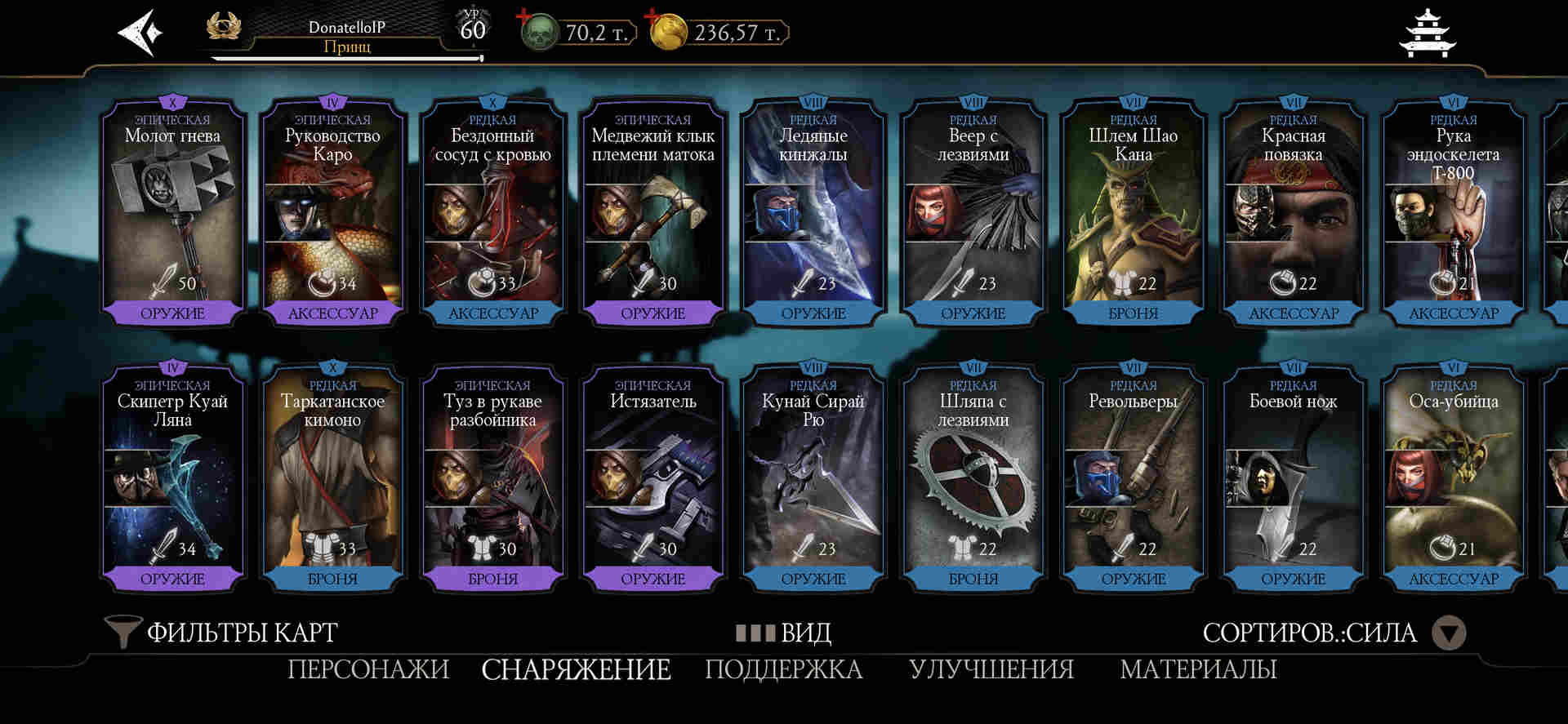Go back using the arrow button
The image size is (1568, 724).
click(x=140, y=33)
